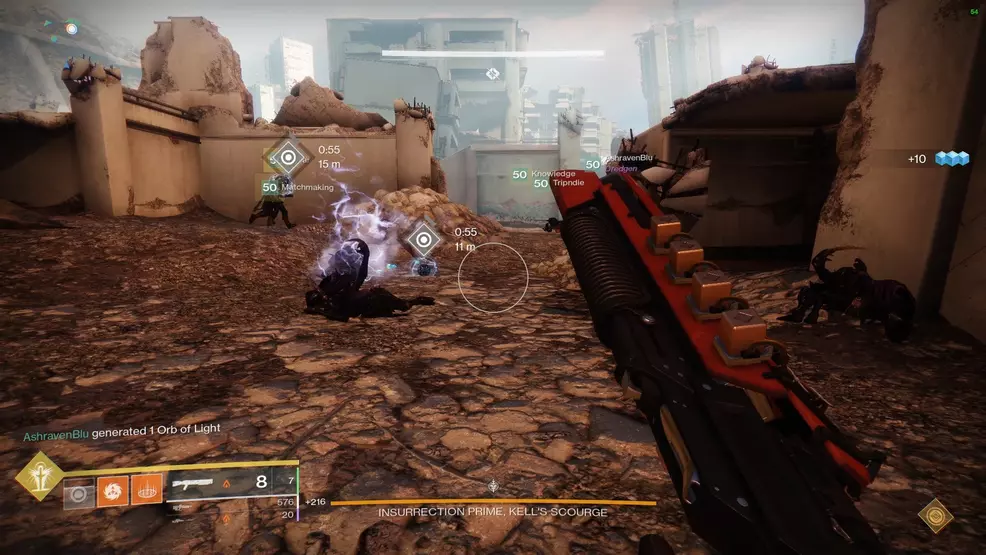This screenshot has width=986, height=555.
Task: Click the small gold diamond circle emblem
Action: pos(935,515)
